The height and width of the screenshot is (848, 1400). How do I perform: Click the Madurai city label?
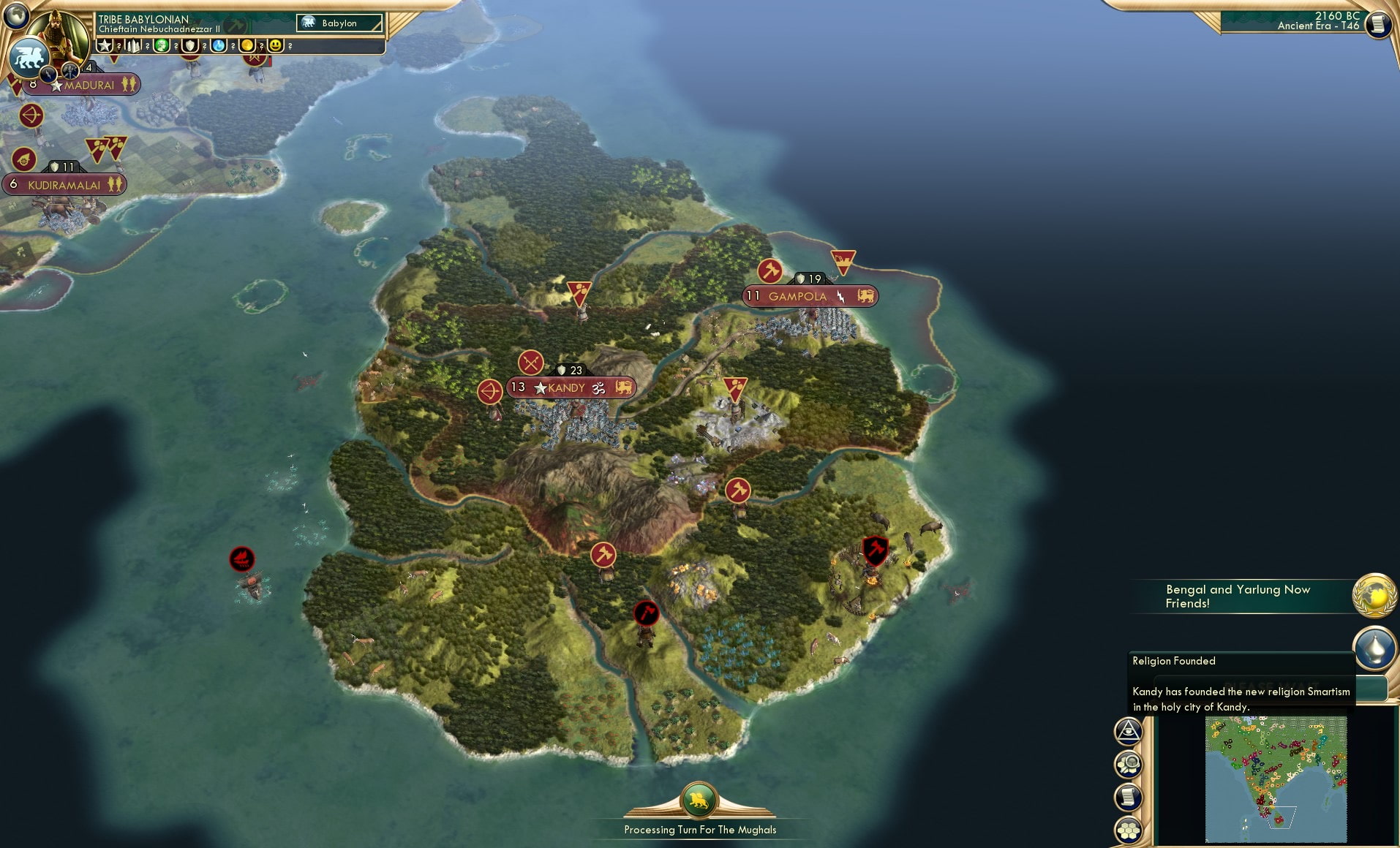point(89,85)
